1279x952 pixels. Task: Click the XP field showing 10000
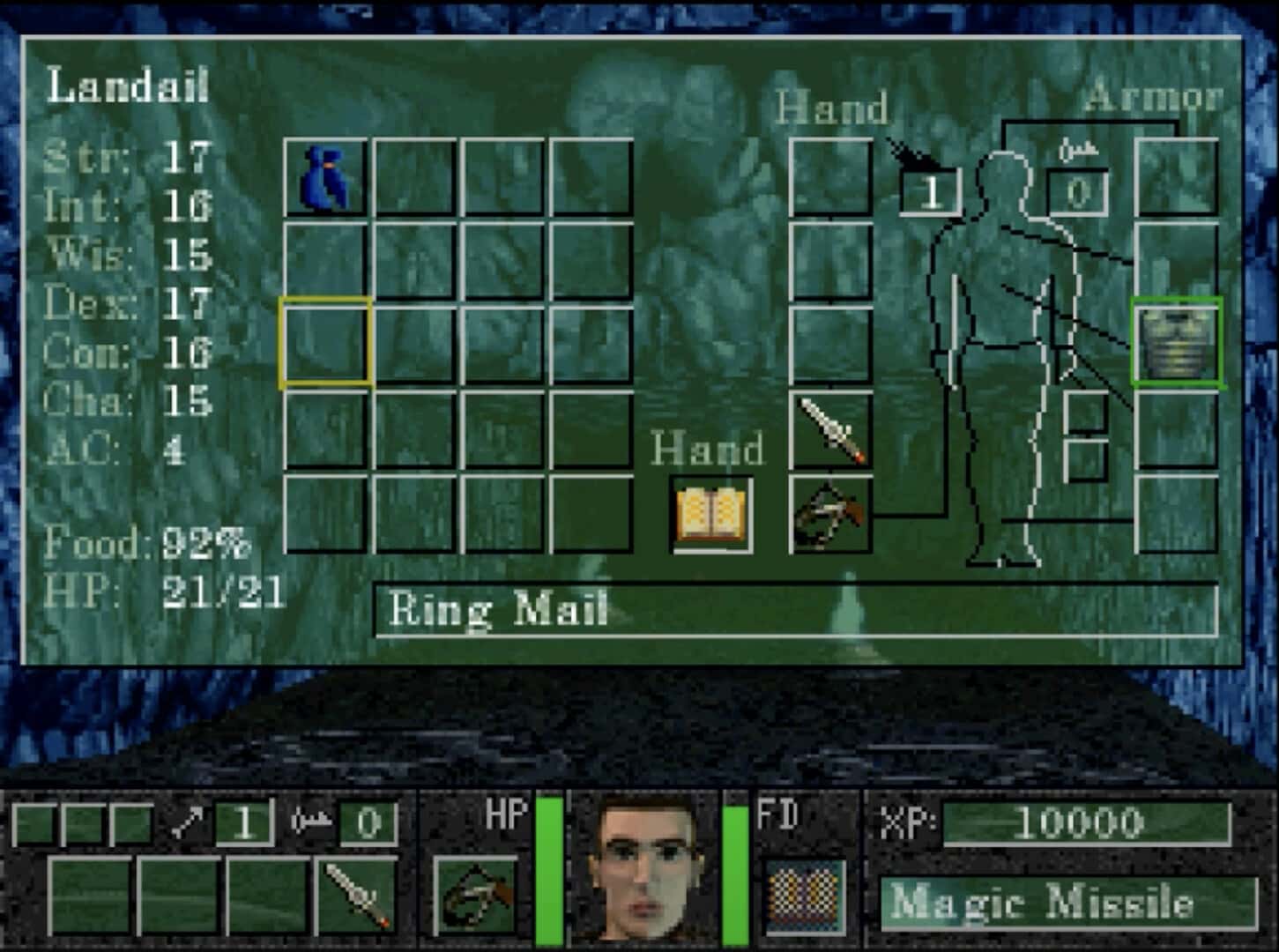pyautogui.click(x=1084, y=823)
